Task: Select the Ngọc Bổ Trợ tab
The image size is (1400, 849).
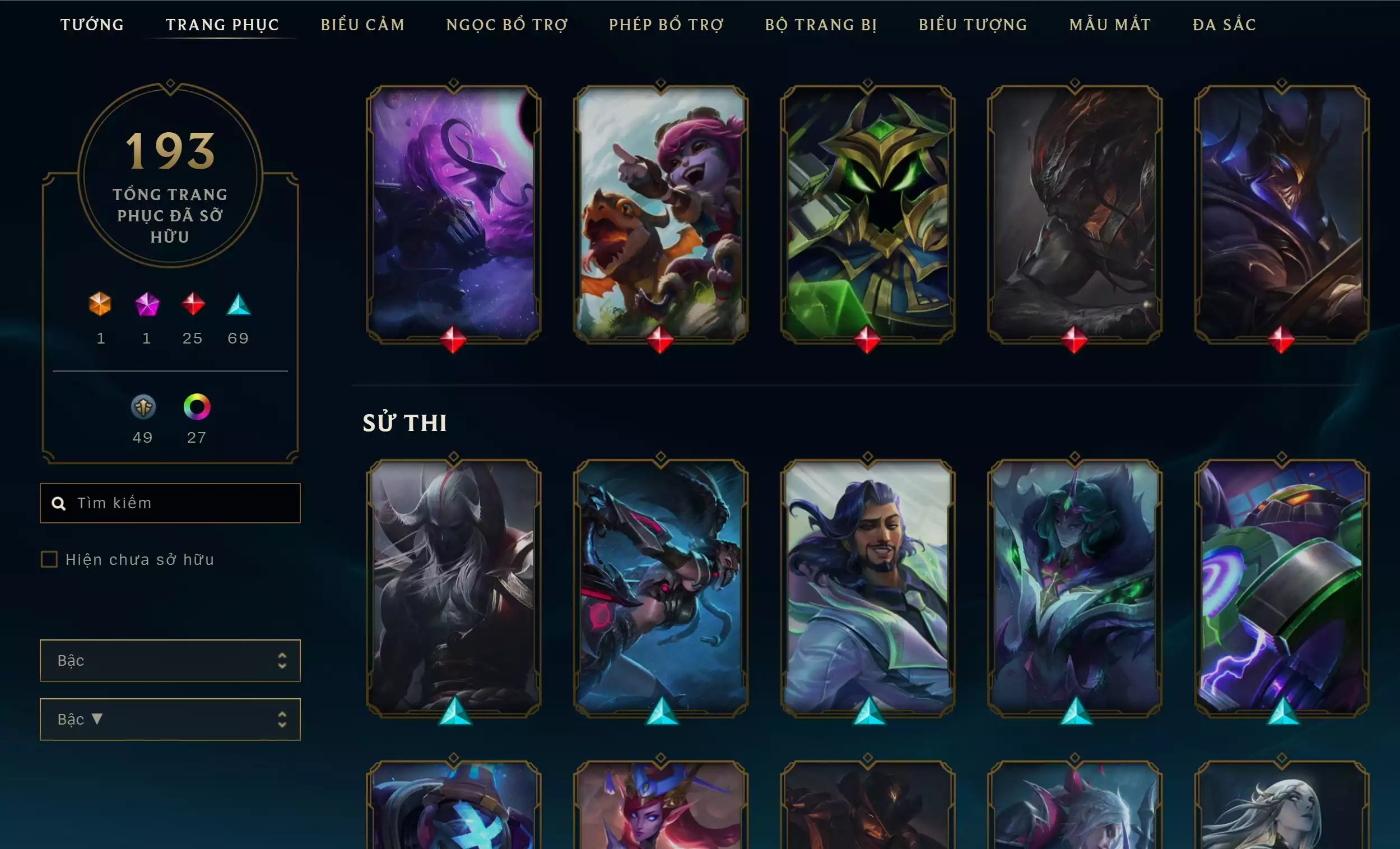Action: point(507,25)
